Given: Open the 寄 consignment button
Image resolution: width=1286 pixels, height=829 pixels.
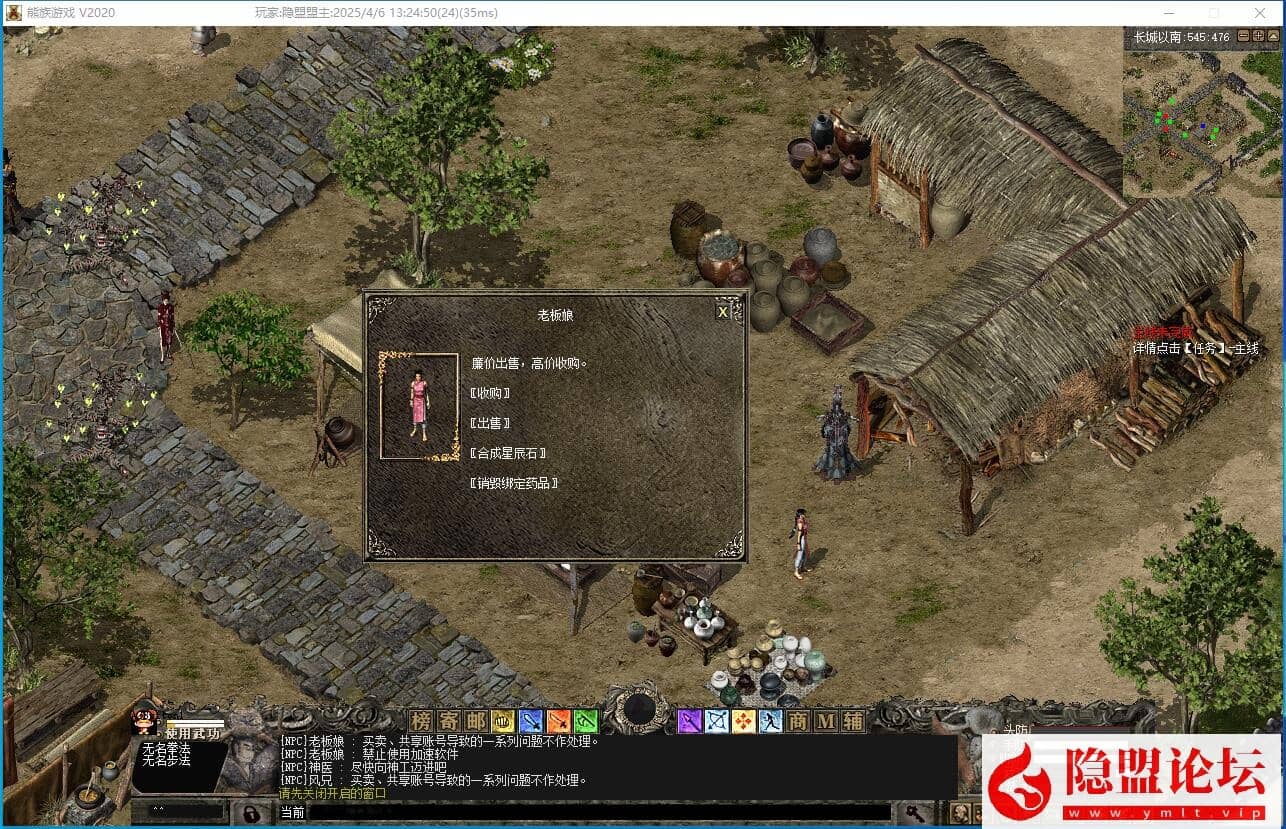Looking at the screenshot, I should point(448,720).
